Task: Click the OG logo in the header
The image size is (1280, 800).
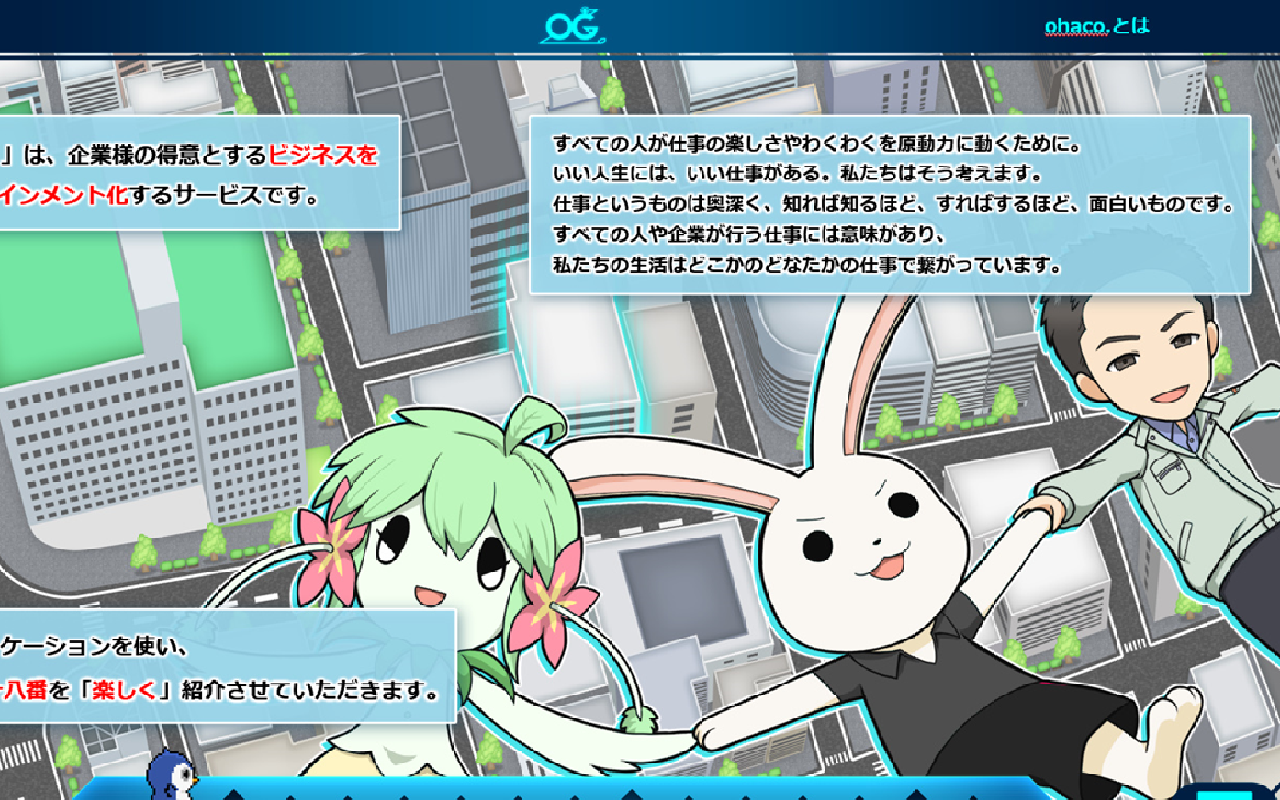Action: pyautogui.click(x=573, y=27)
